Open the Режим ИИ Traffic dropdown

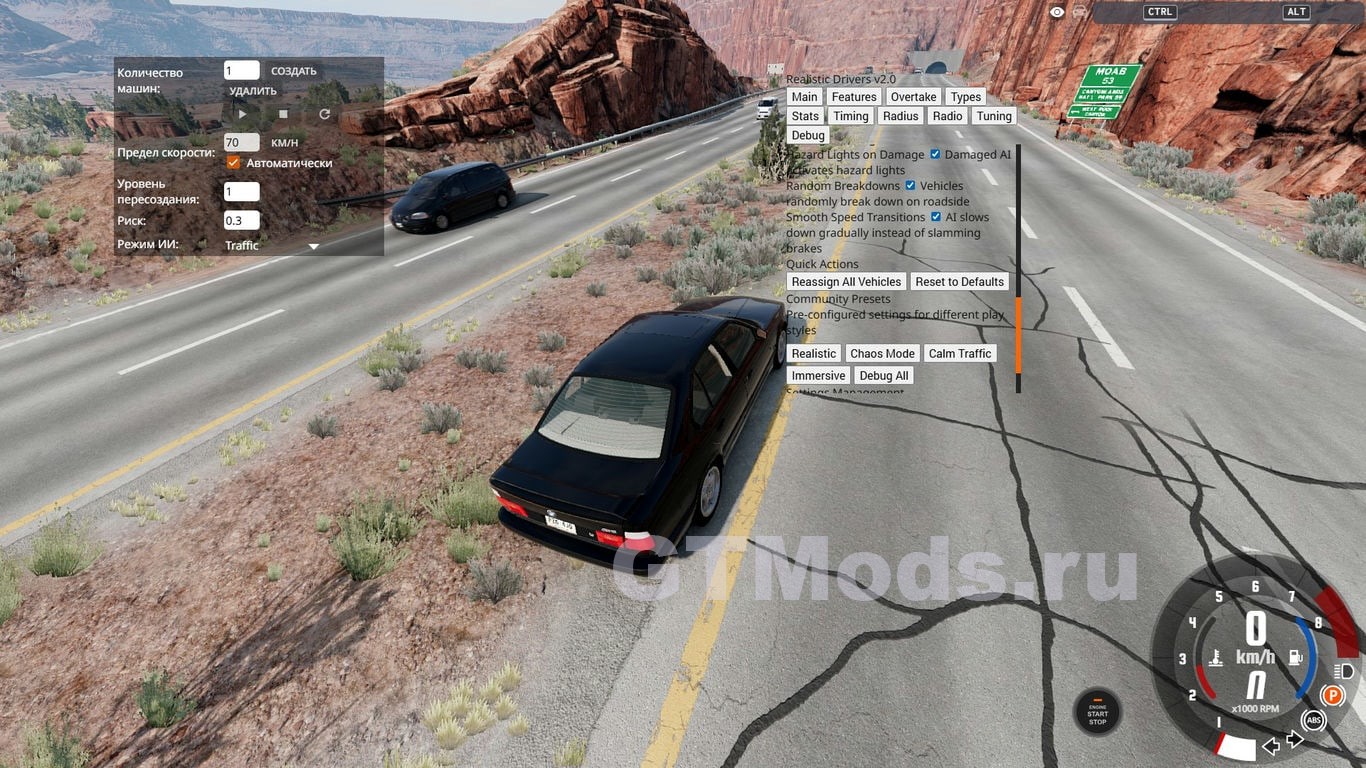(313, 246)
